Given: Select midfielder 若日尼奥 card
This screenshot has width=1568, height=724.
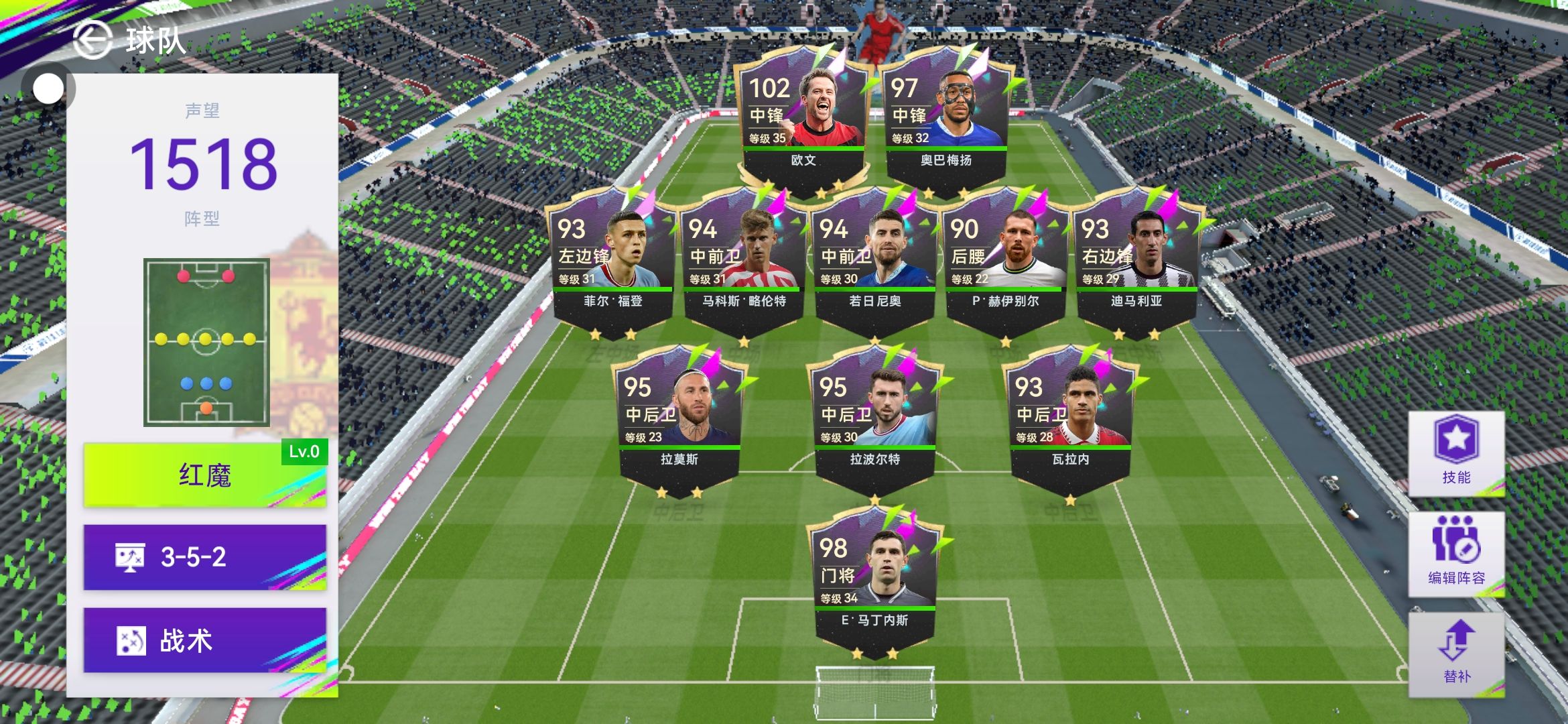Looking at the screenshot, I should coord(874,263).
